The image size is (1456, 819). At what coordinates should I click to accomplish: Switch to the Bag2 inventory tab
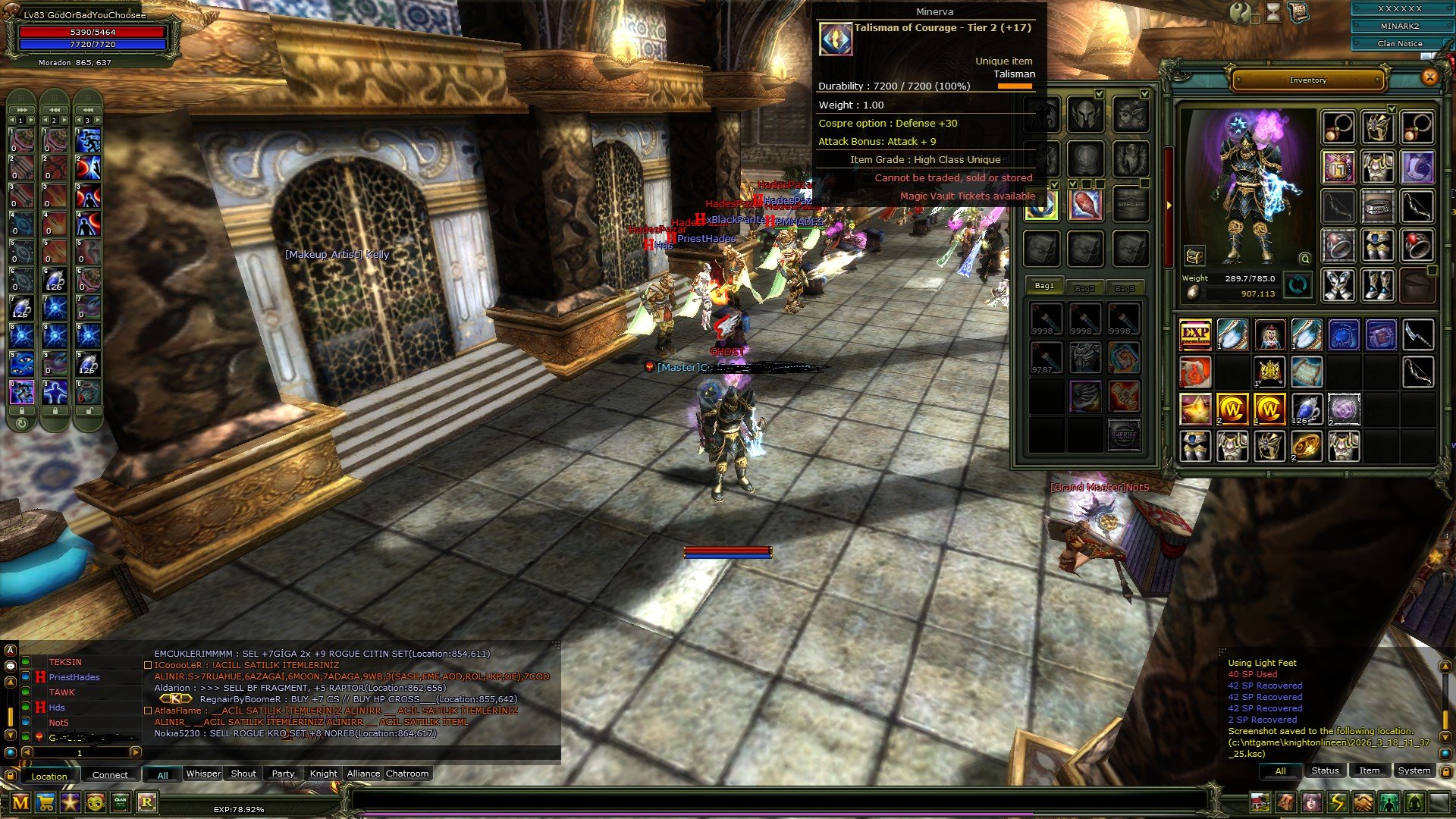1086,288
